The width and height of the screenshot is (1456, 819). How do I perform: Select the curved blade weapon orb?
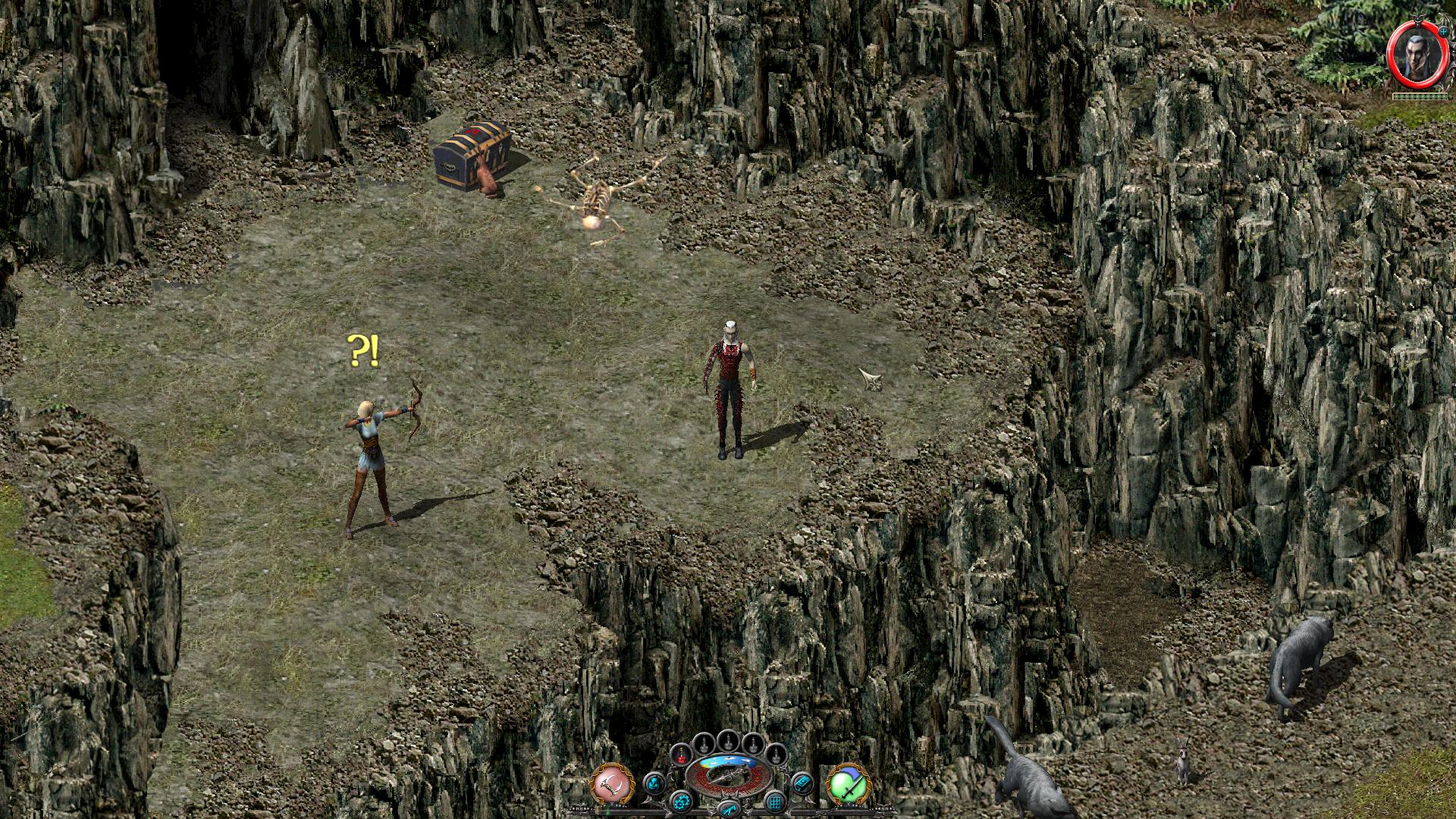(x=612, y=783)
